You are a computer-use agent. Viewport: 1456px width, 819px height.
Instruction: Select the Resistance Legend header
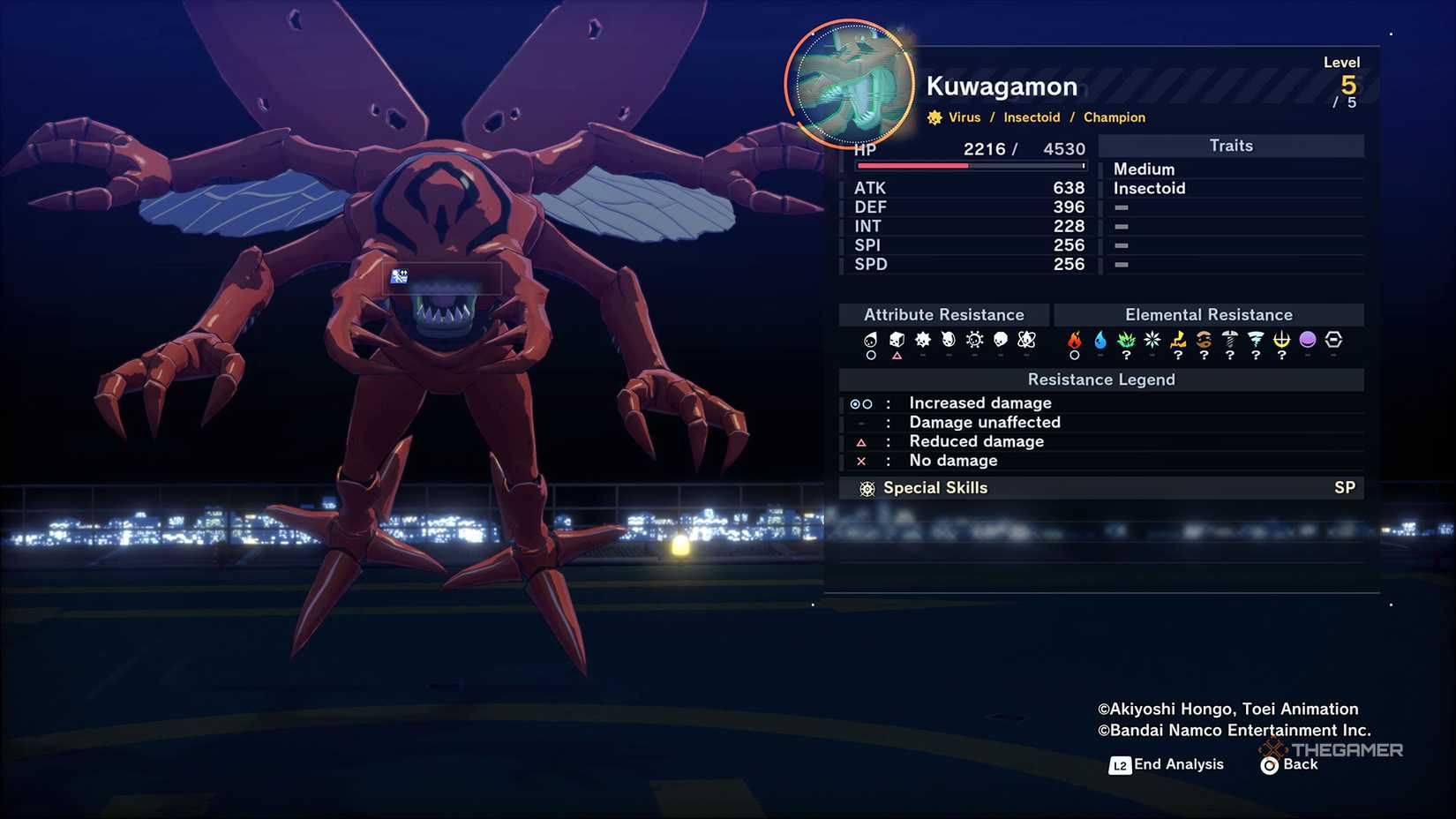pos(1101,379)
